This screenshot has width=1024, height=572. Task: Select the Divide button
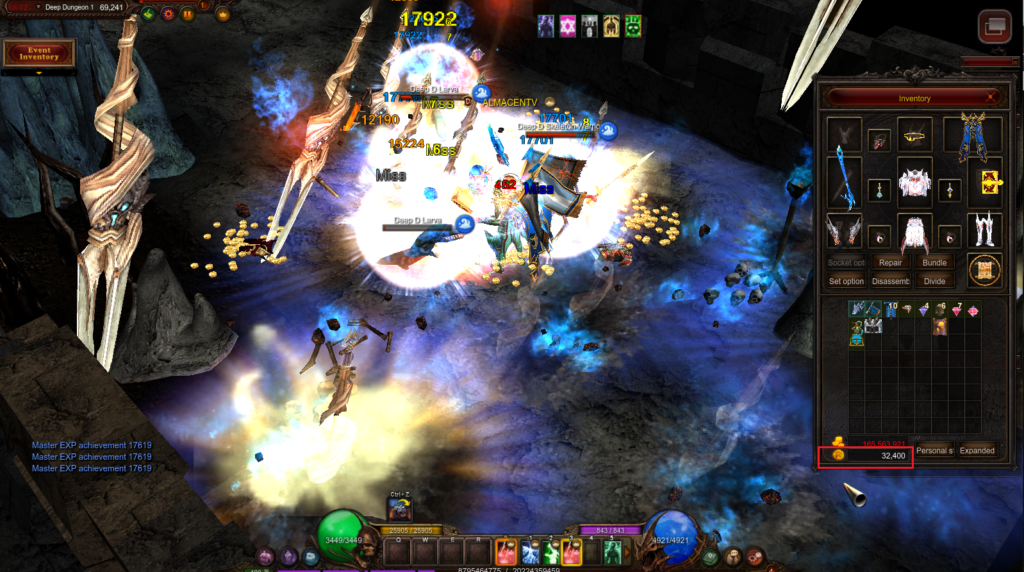pyautogui.click(x=934, y=281)
